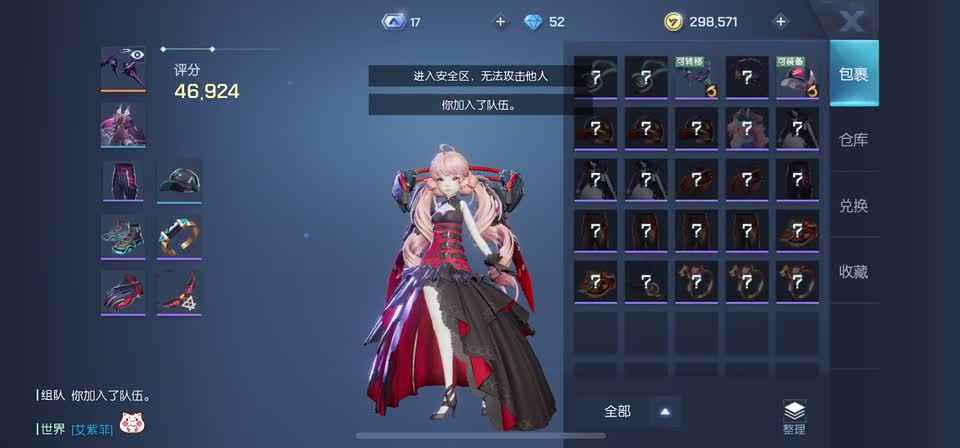Switch to the 包裹 bag tab
Image resolution: width=960 pixels, height=448 pixels.
point(853,74)
